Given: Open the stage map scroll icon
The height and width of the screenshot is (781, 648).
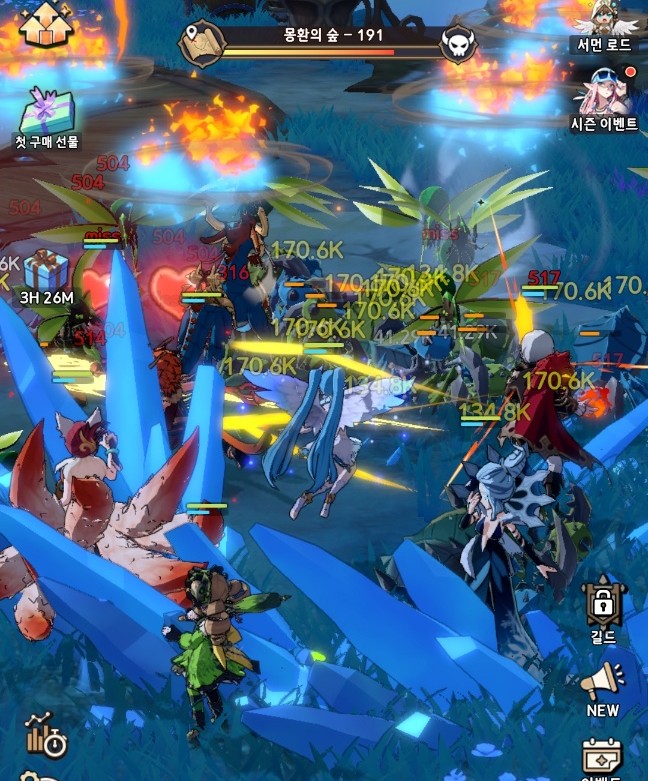Looking at the screenshot, I should 201,41.
